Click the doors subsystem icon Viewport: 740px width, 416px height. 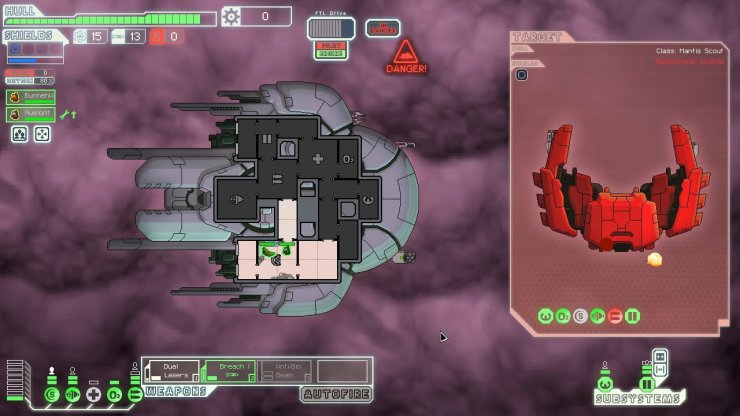[646, 383]
